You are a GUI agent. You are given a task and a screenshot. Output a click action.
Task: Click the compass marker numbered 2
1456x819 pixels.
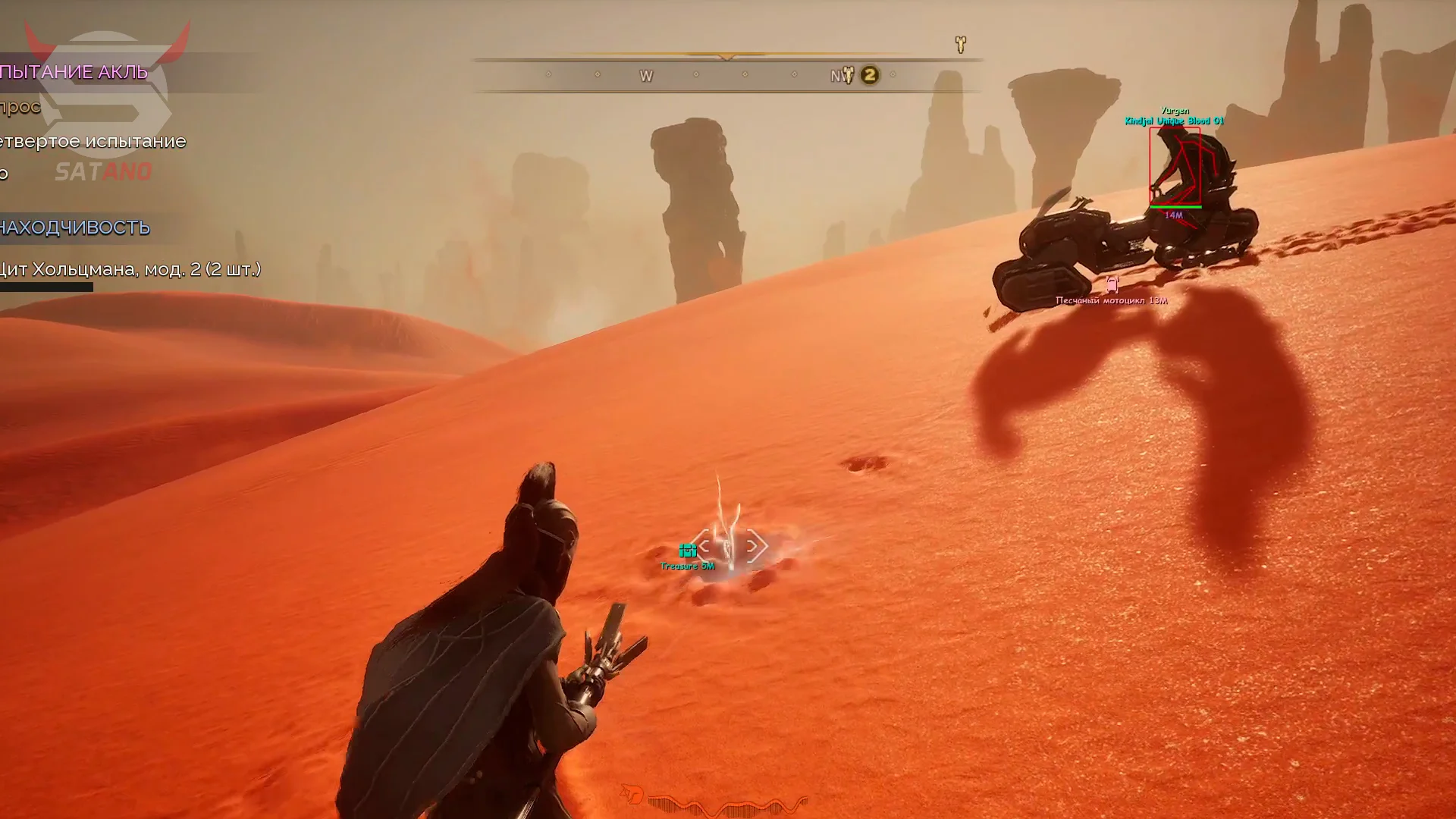click(x=870, y=75)
